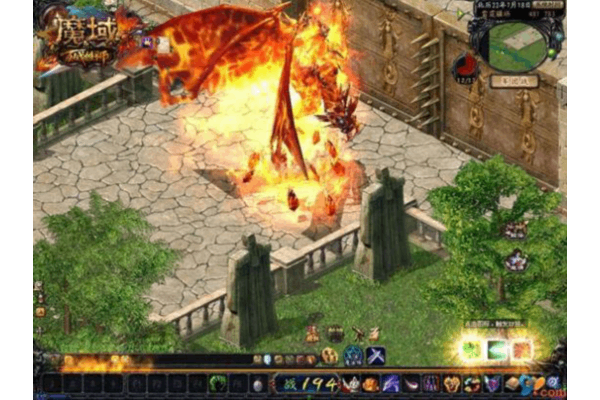This screenshot has height=400, width=600.
Task: Select the crossed swords icon above the hotbar
Action: click(376, 356)
